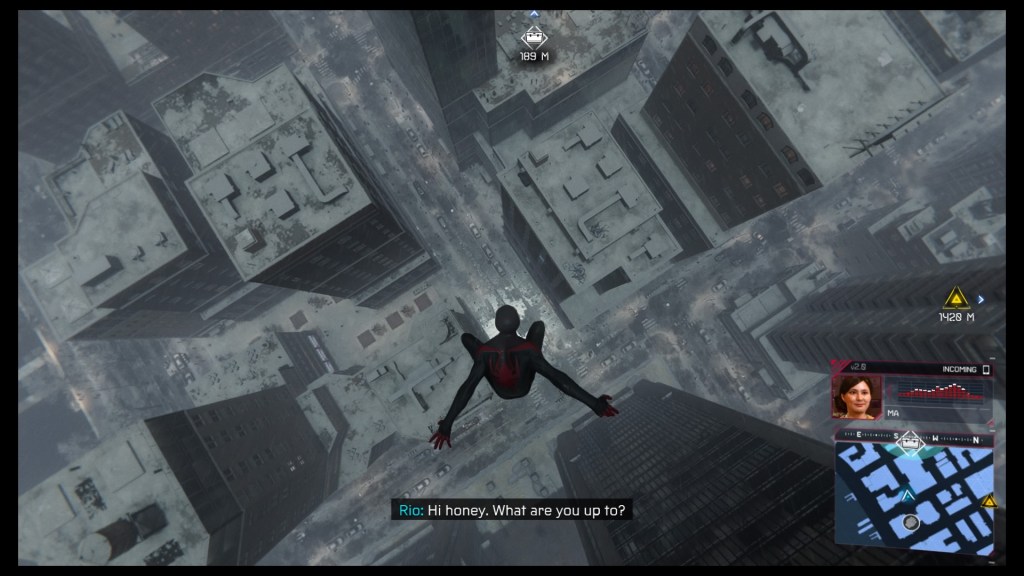Screen dimensions: 1024x576
Task: Click the yellow triangle waypoint at 1428 M
Action: coord(956,297)
